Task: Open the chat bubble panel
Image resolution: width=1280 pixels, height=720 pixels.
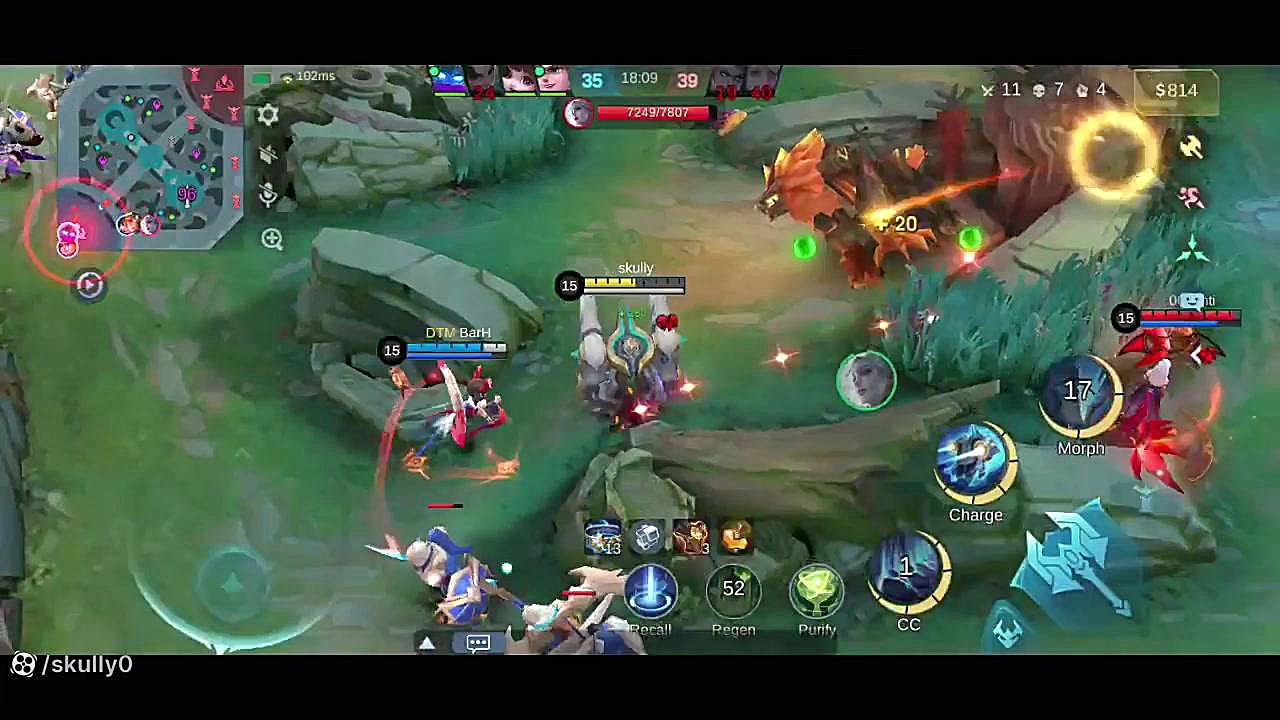Action: click(x=478, y=643)
